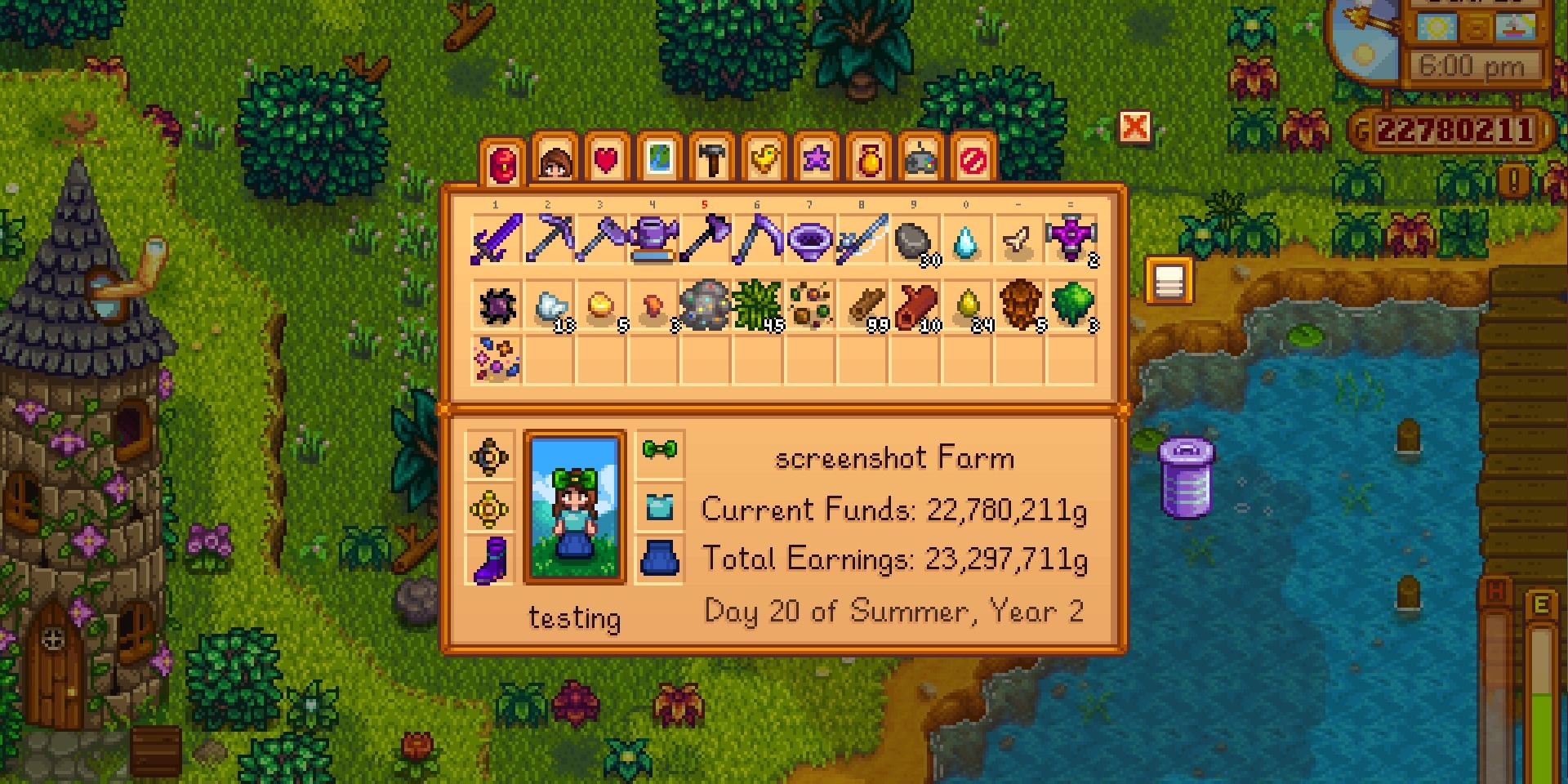Image resolution: width=1568 pixels, height=784 pixels.
Task: Select the scythe in slot 6
Action: (x=757, y=238)
